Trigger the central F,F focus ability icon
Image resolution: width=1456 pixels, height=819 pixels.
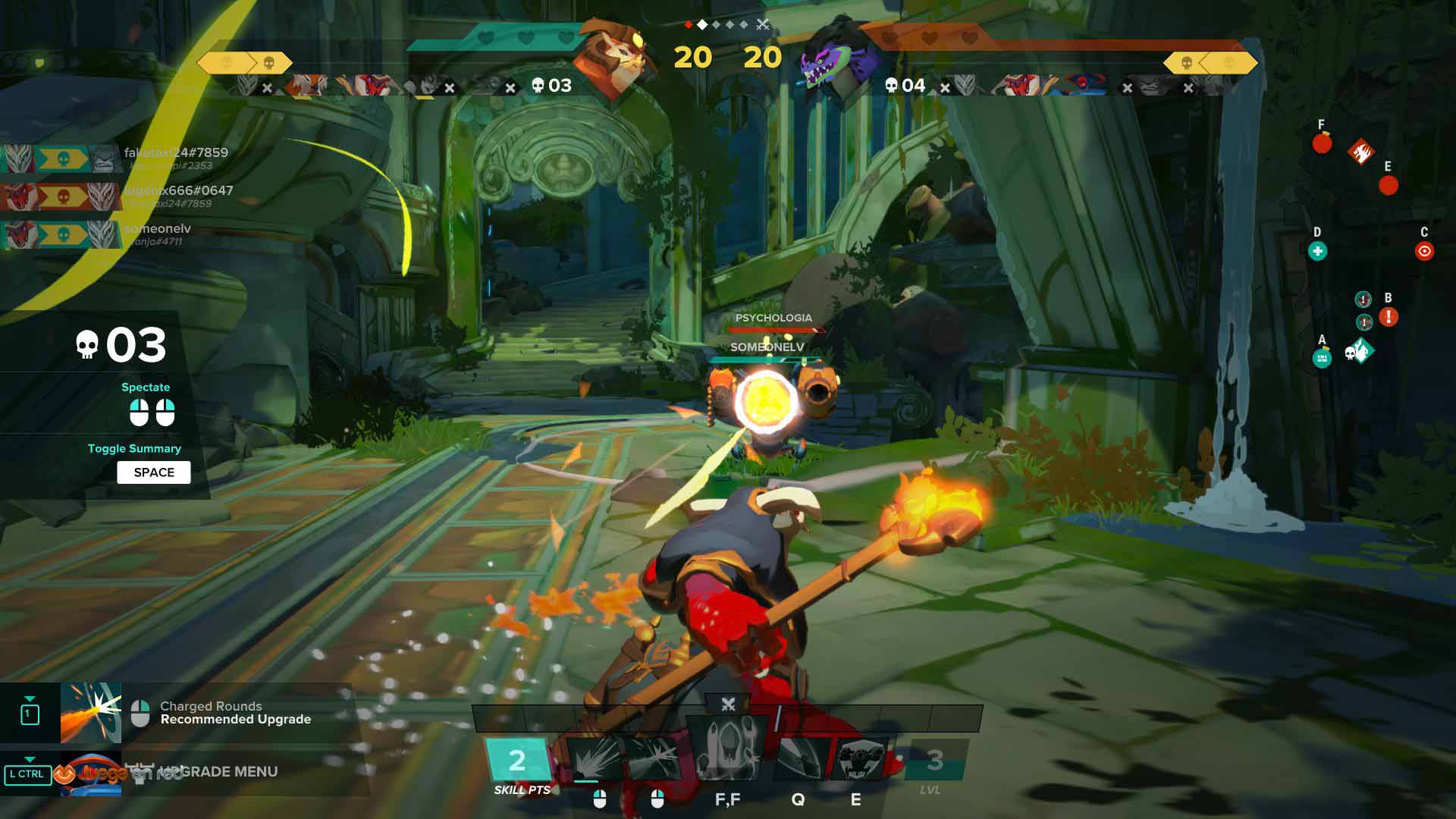click(726, 751)
